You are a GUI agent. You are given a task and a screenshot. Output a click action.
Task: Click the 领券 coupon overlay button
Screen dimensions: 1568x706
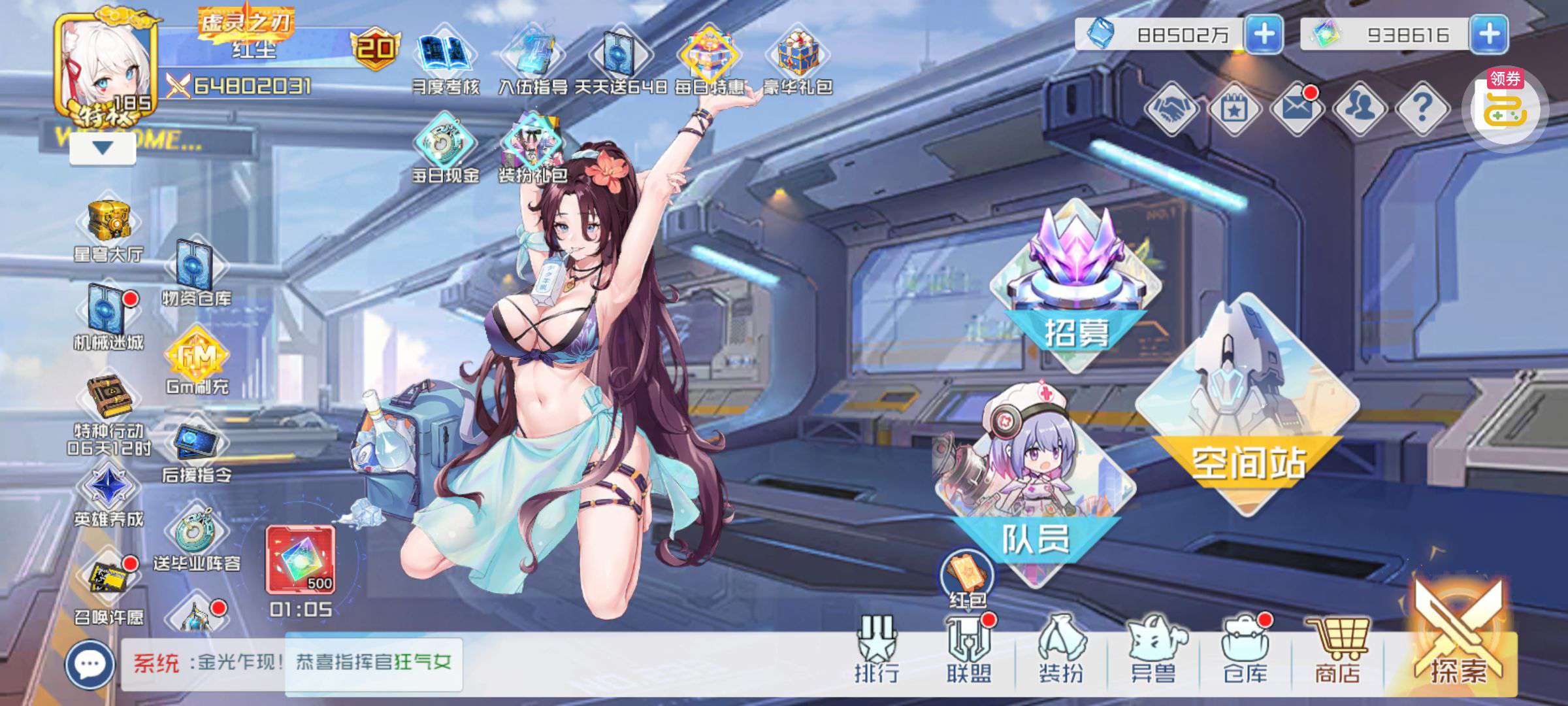[1505, 108]
